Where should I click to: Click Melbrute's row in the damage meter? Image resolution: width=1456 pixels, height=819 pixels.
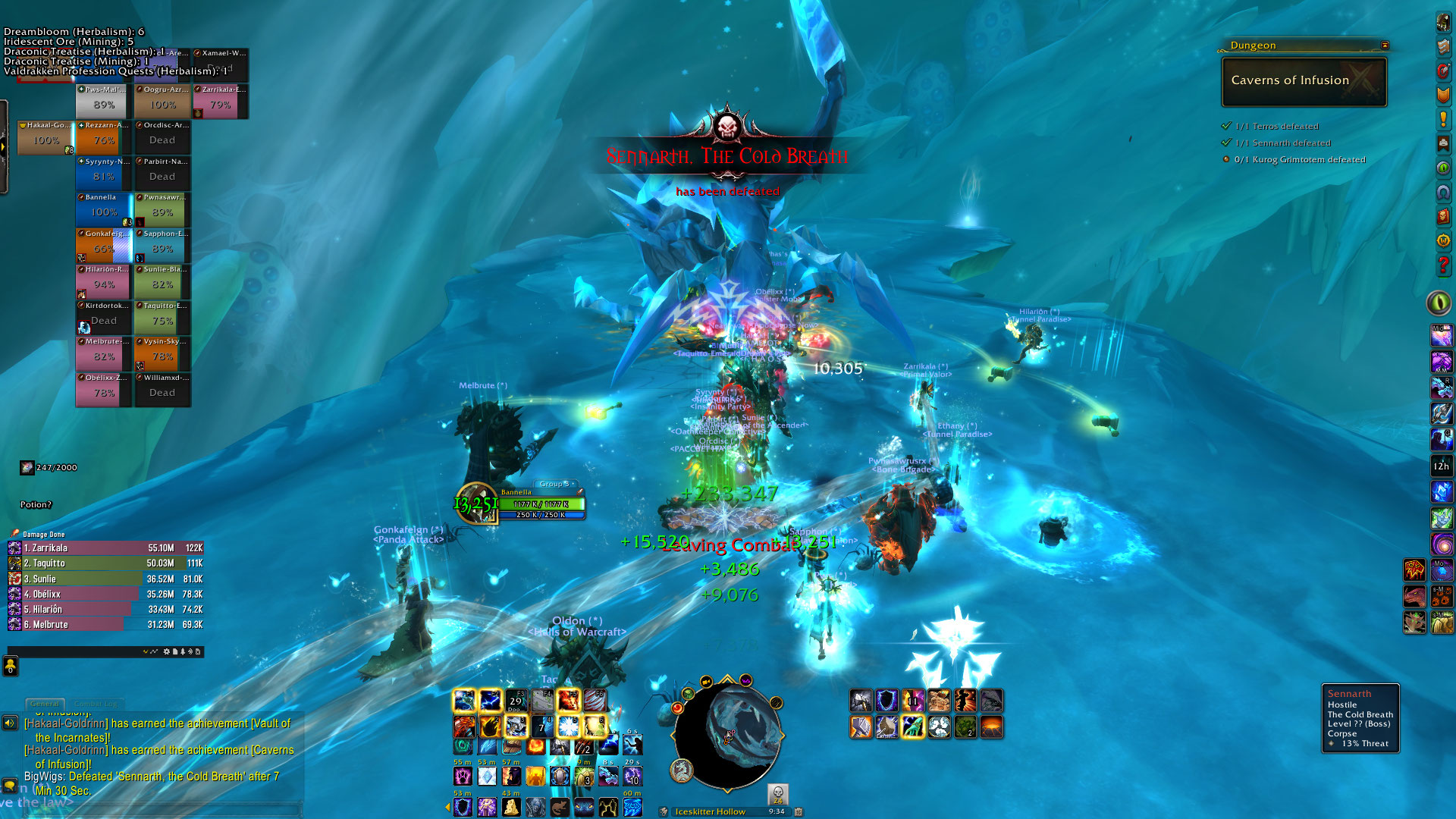106,624
